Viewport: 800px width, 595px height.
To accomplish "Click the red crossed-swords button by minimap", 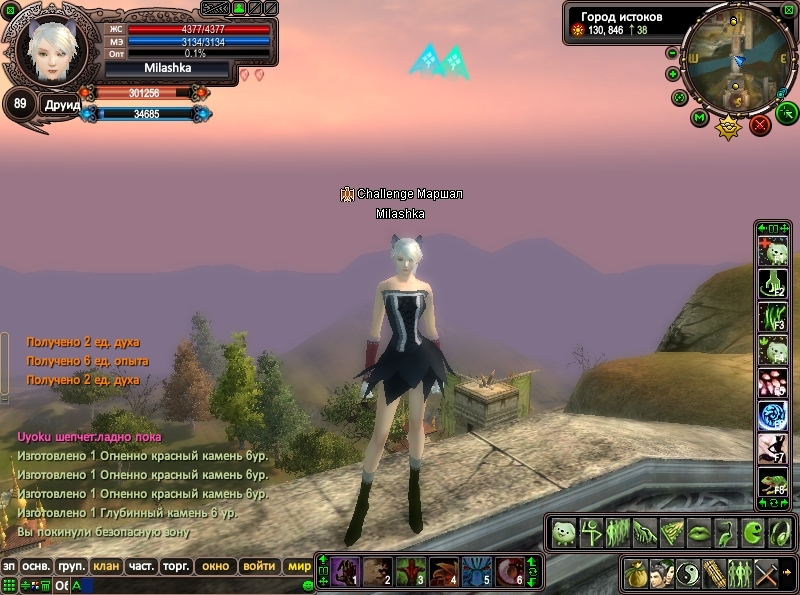I will (x=760, y=125).
